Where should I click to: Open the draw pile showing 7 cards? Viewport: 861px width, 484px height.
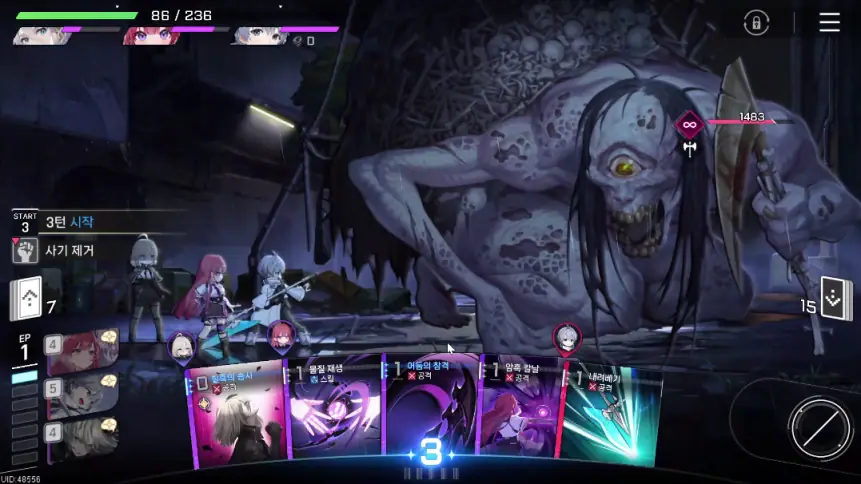point(25,297)
